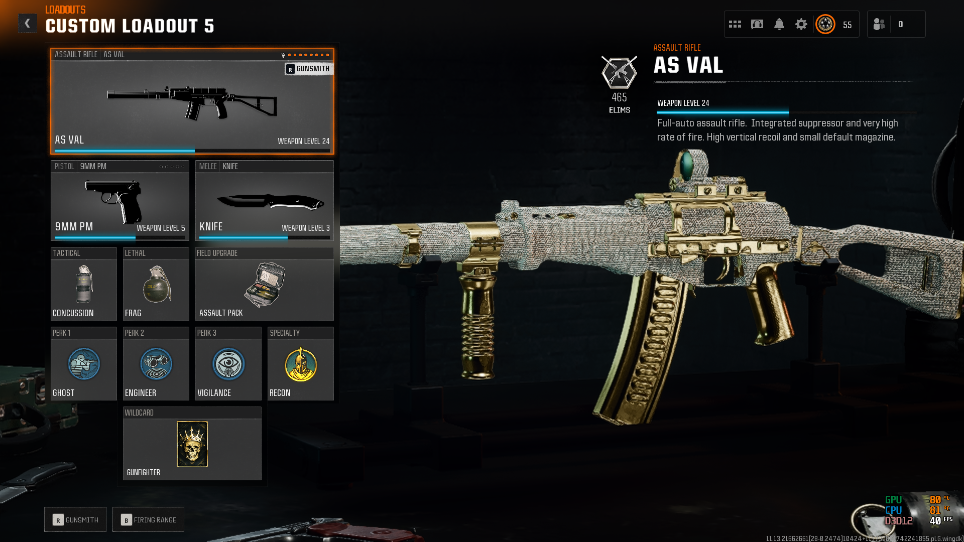Open settings with the gear icon
The height and width of the screenshot is (542, 964).
pos(801,24)
